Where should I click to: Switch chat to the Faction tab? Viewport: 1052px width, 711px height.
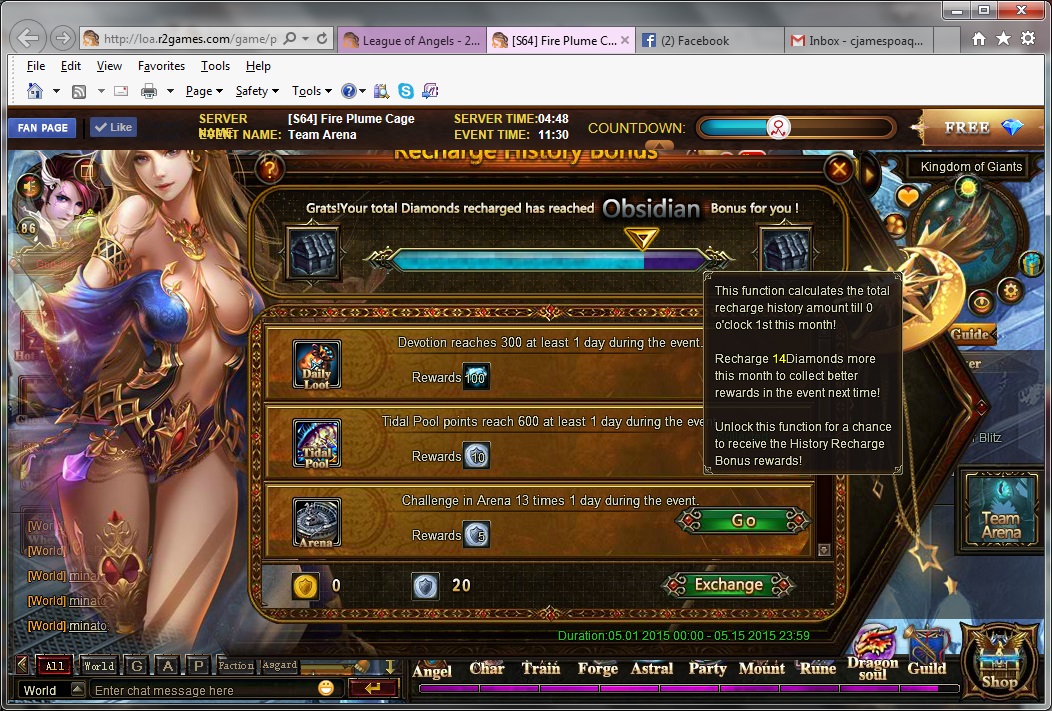point(236,666)
